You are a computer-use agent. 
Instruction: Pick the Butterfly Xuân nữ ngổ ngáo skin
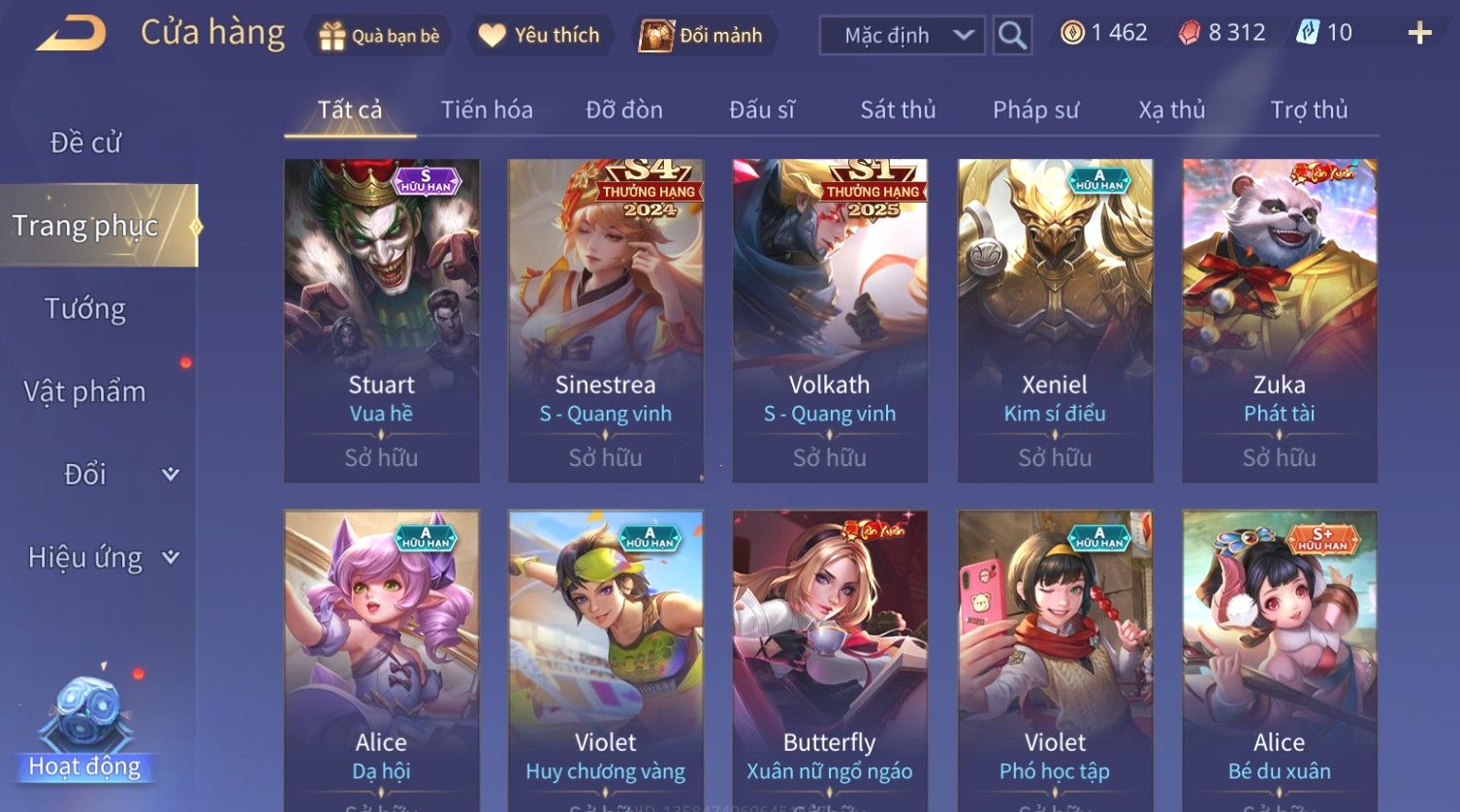(x=829, y=659)
